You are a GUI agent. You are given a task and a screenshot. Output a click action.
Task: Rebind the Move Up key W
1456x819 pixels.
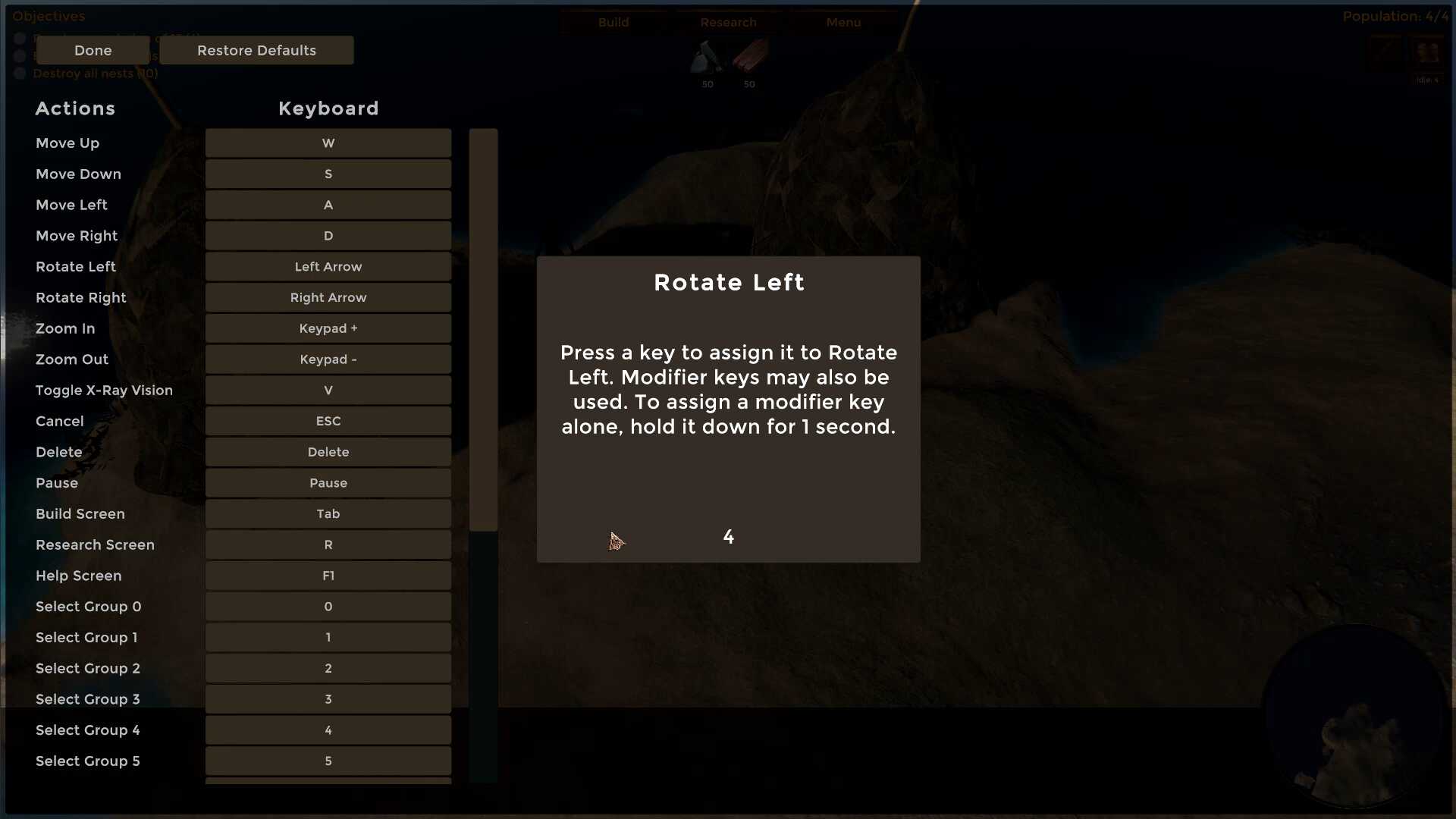328,143
